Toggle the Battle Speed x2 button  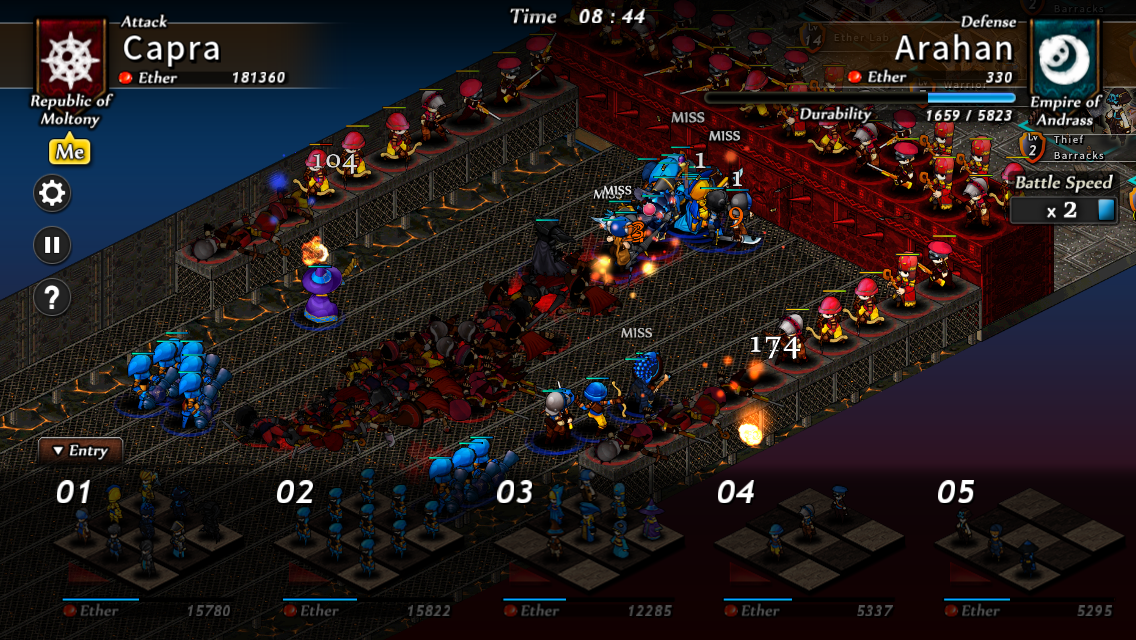1062,210
